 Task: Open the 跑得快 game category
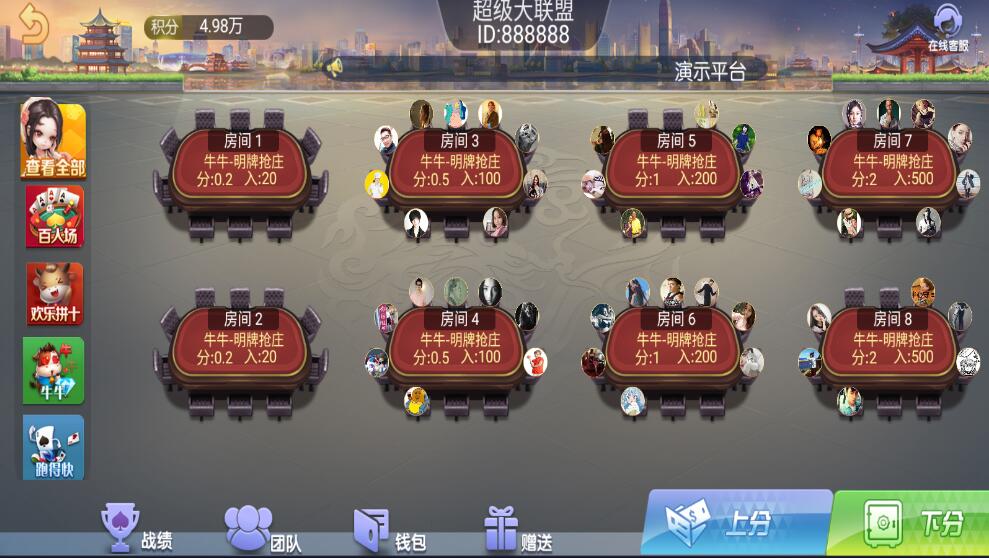[54, 448]
